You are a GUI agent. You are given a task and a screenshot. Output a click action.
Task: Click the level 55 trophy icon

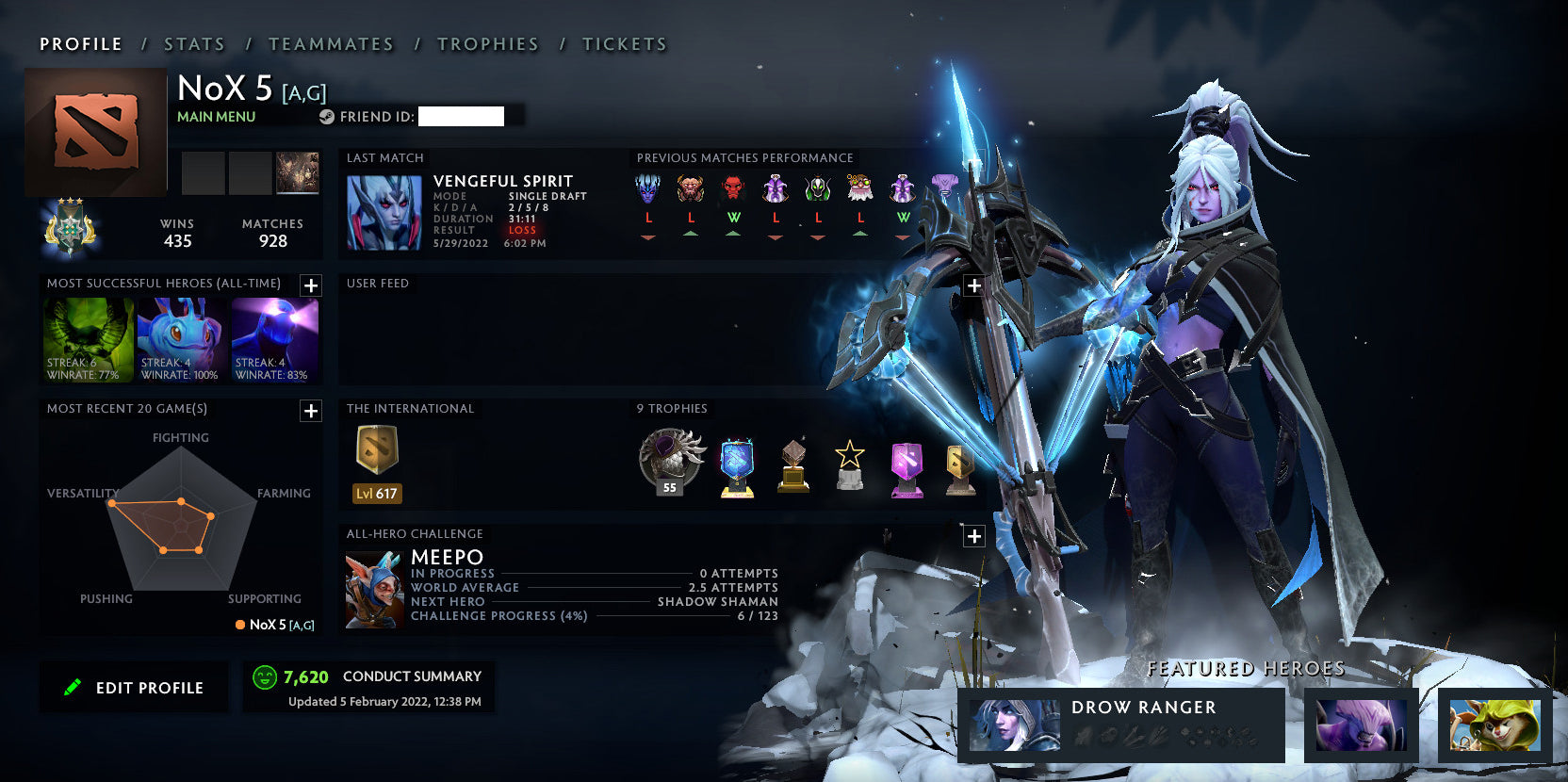coord(671,462)
